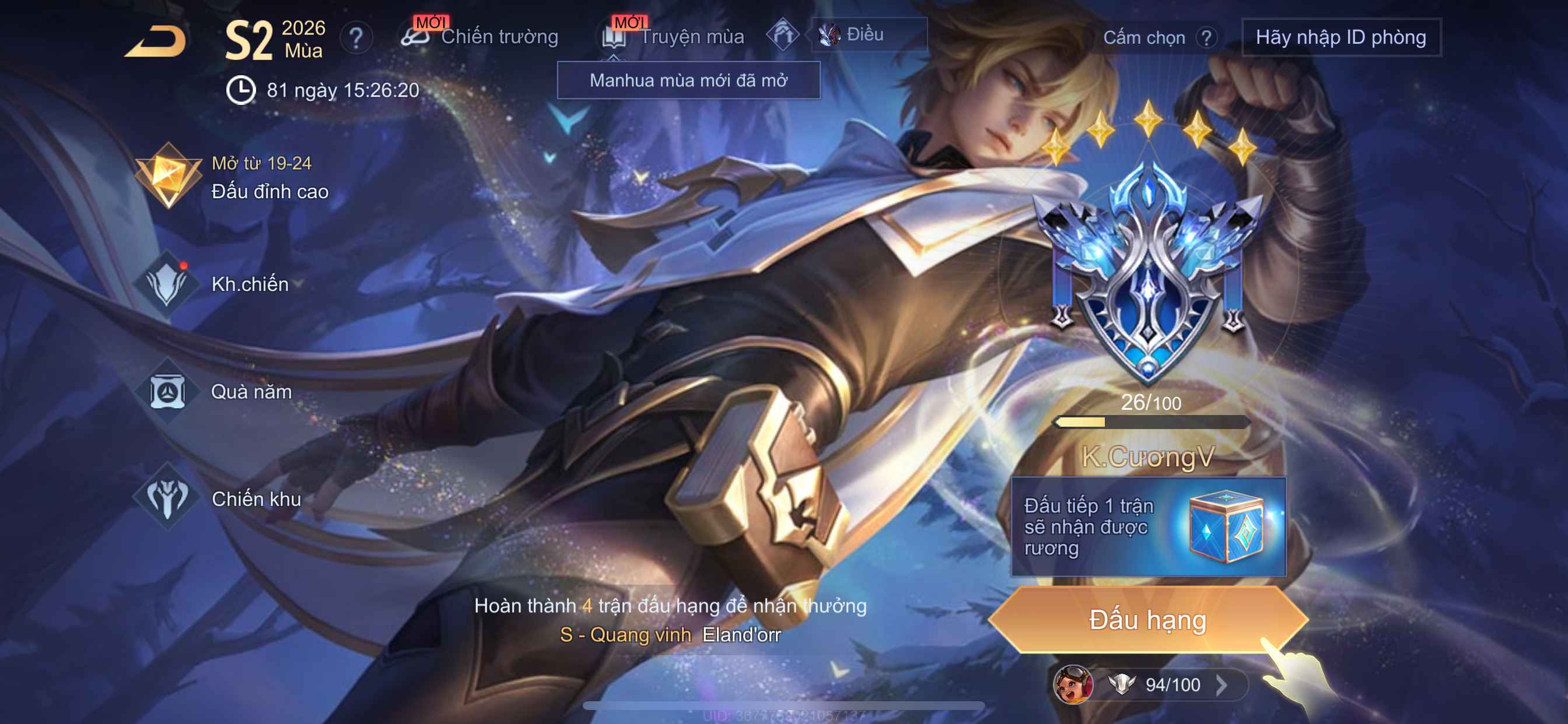
Task: Start a ranked match with Đấu hạng
Action: (1147, 620)
